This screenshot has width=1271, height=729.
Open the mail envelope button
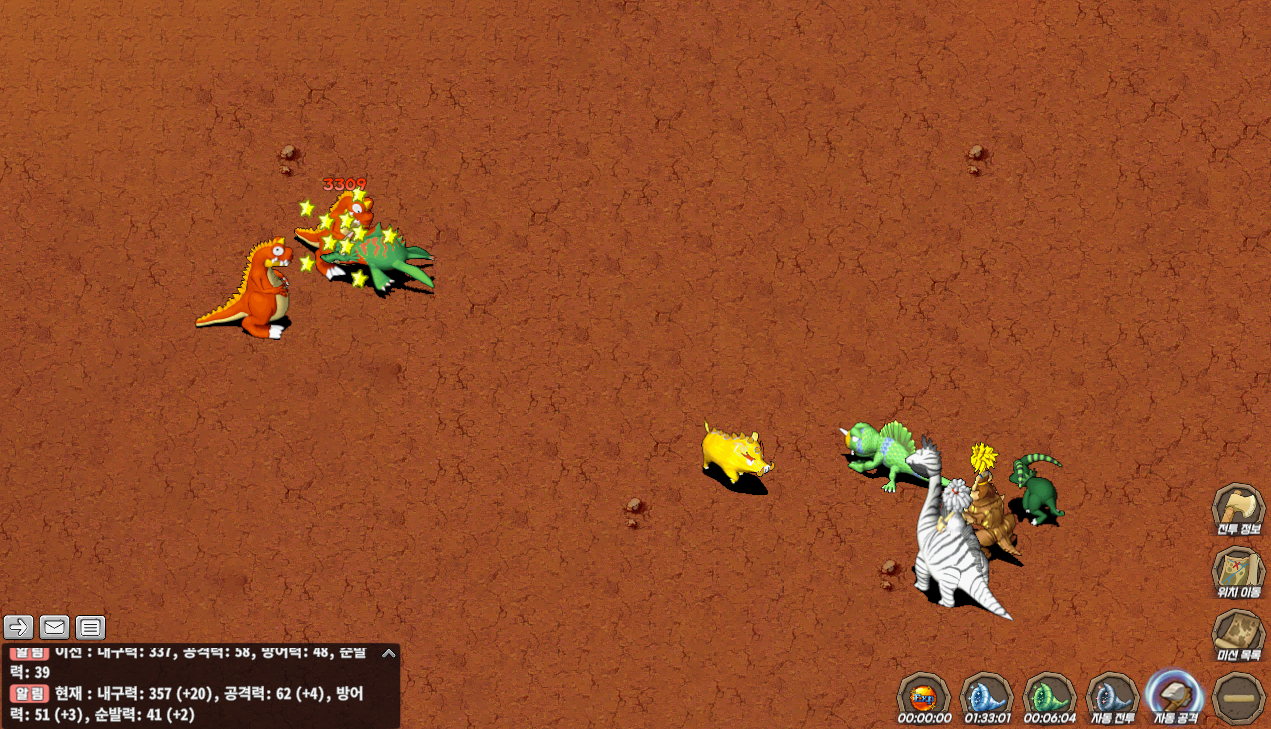(54, 627)
